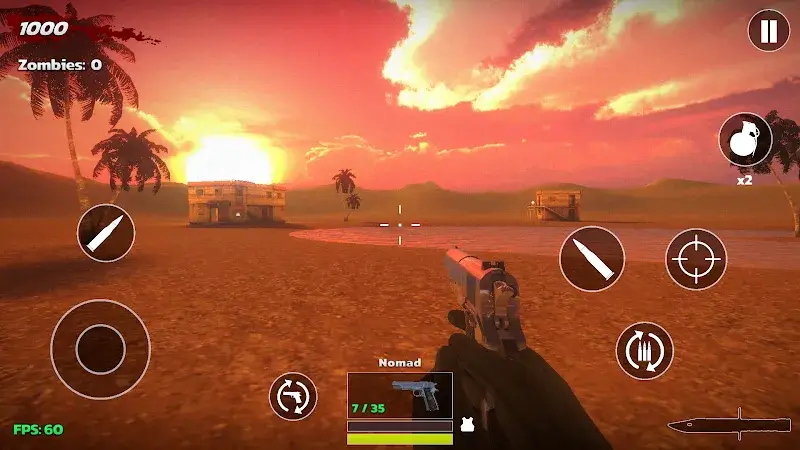
Task: Click the virtual movement joystick
Action: click(100, 349)
